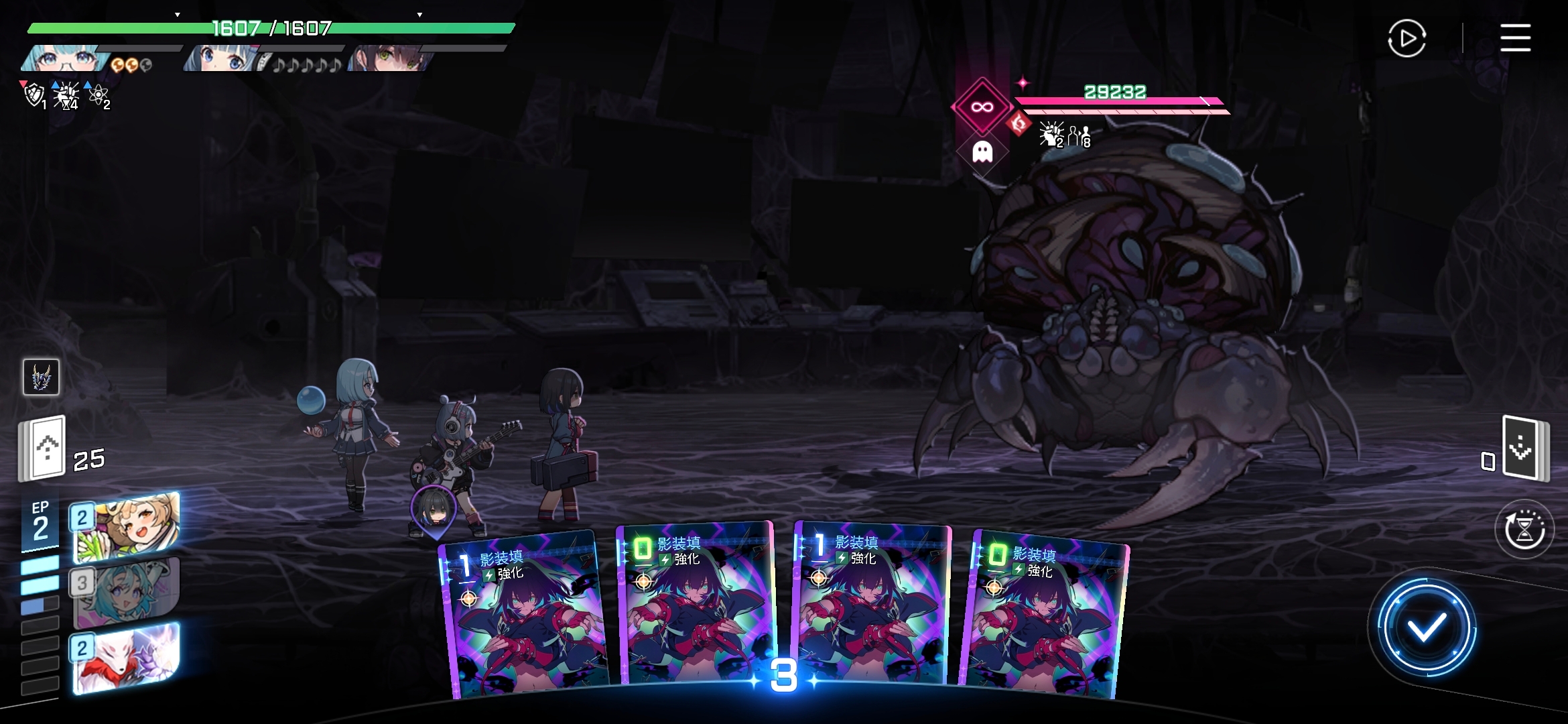Confirm the turn with the checkmark button
The image size is (1568, 724).
coord(1426,628)
